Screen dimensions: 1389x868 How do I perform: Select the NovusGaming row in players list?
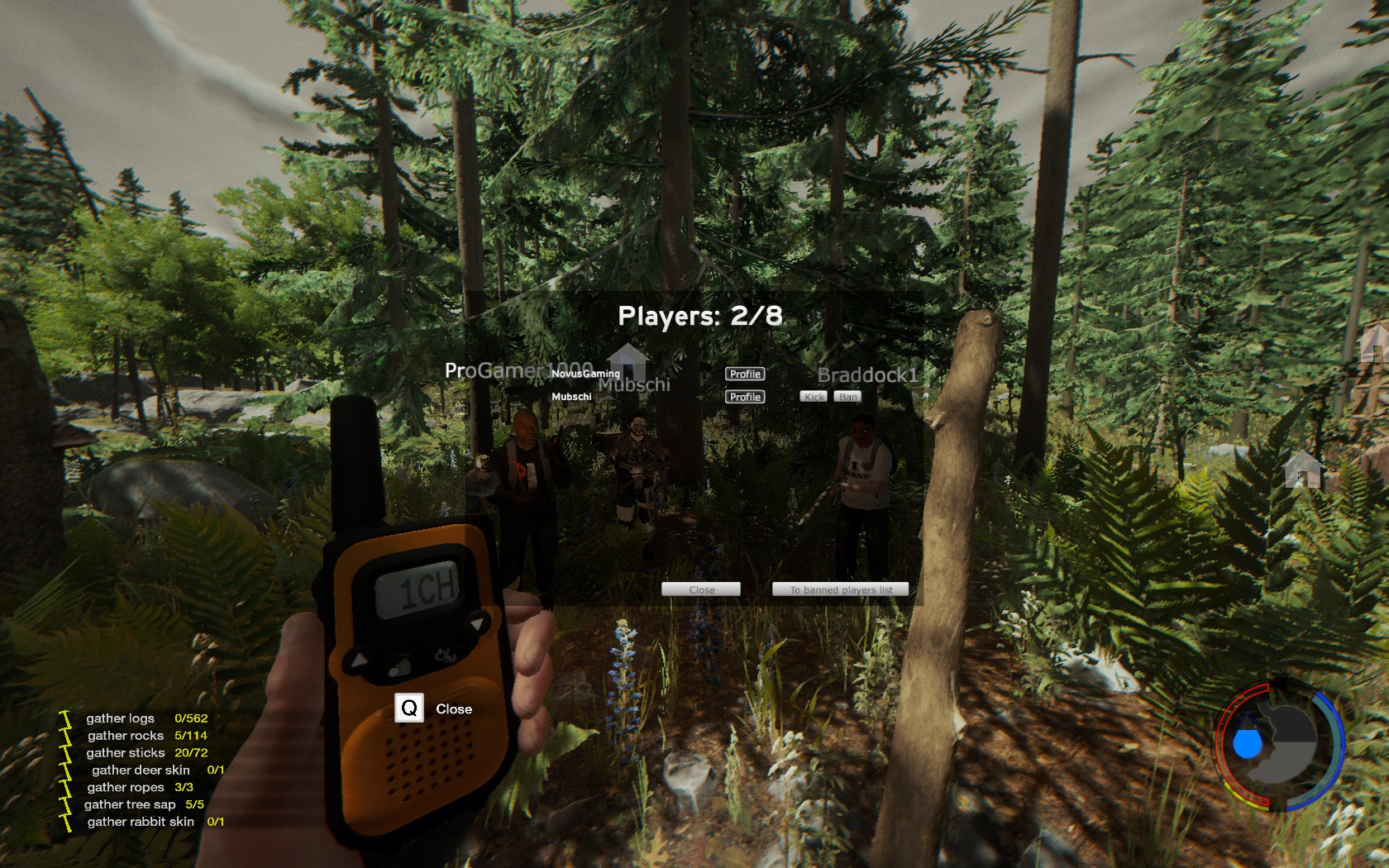tap(585, 374)
